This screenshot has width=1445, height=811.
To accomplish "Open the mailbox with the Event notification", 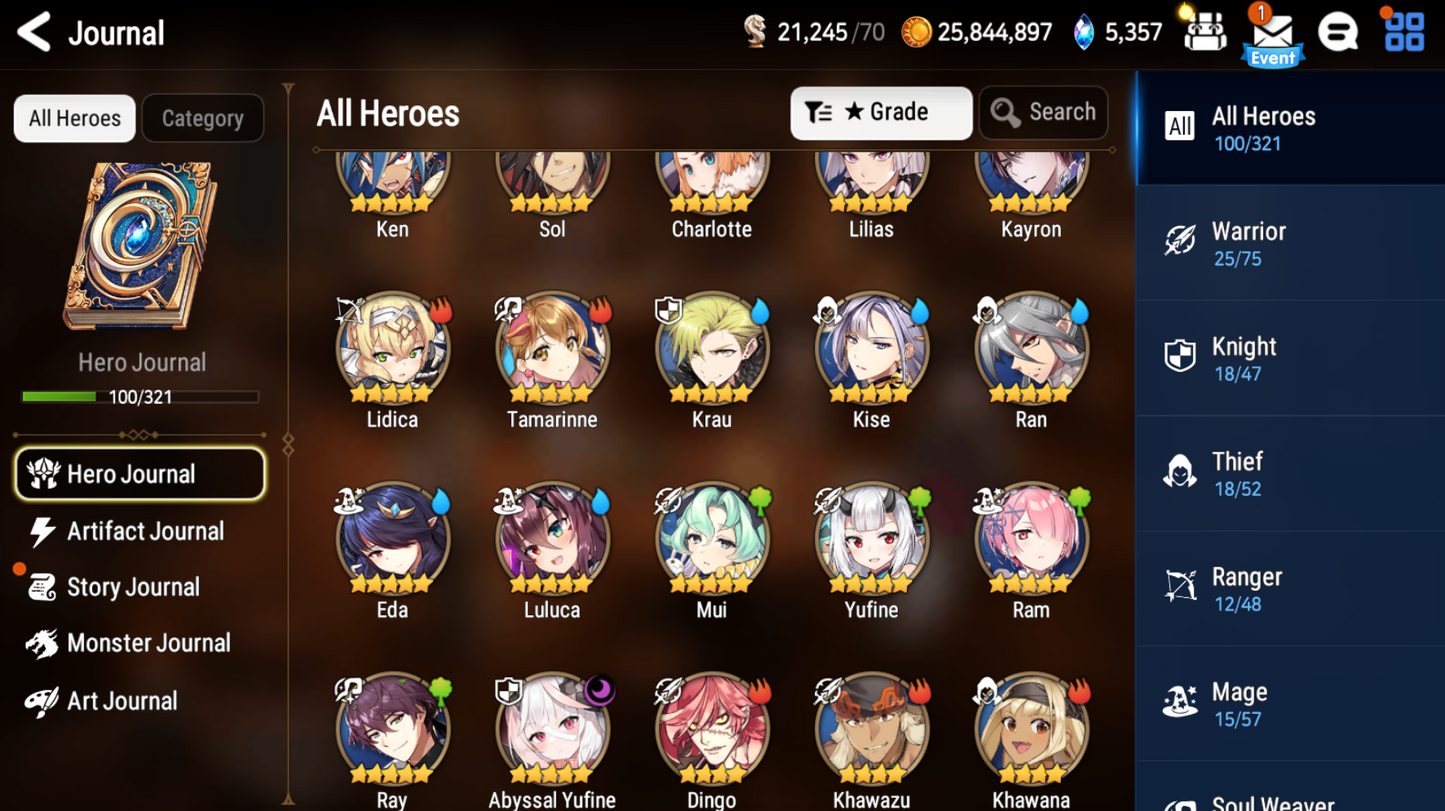I will pos(1272,34).
